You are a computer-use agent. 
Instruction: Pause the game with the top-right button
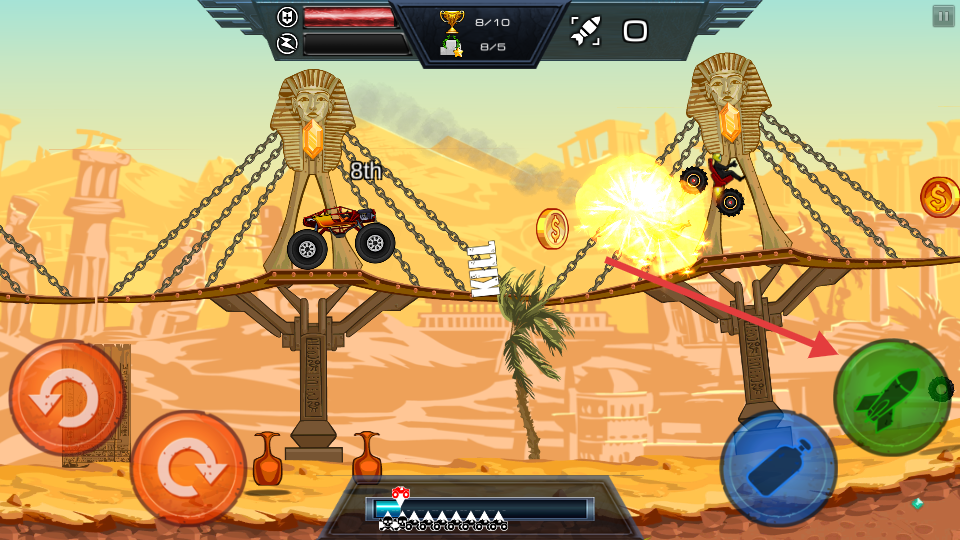pyautogui.click(x=943, y=16)
